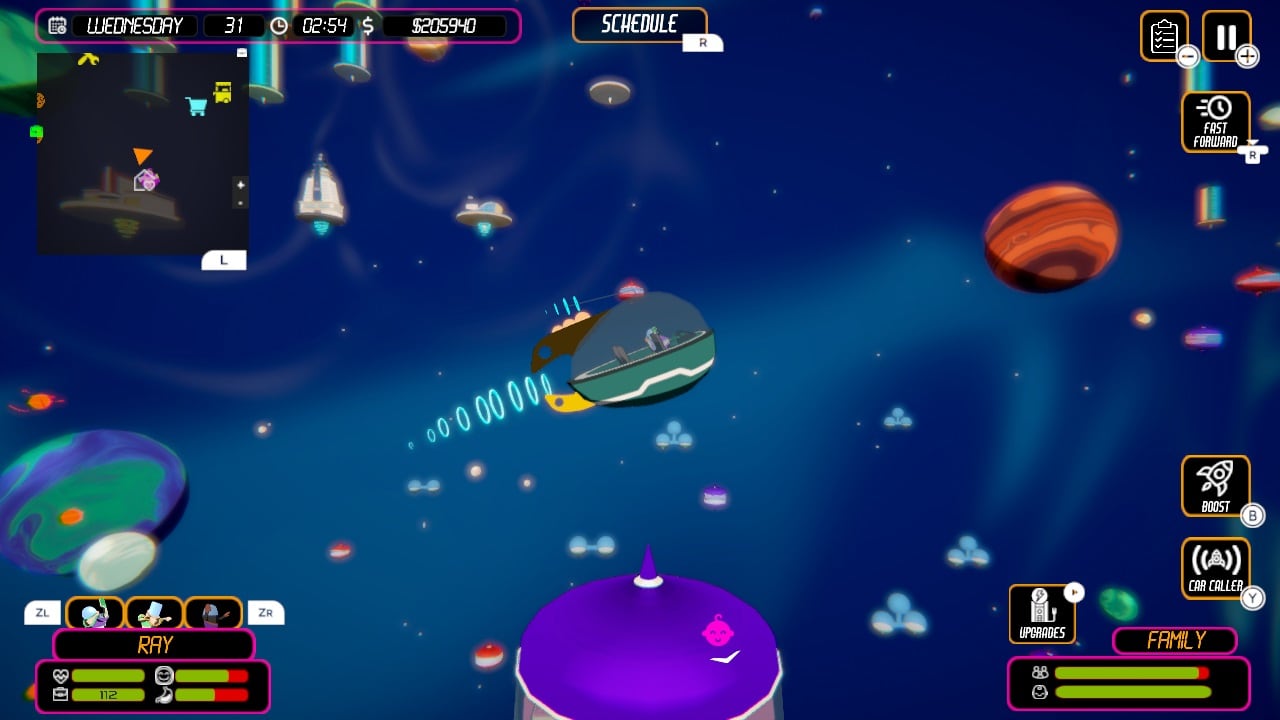Expand the Schedule panel with the R tab
1280x720 pixels.
coord(703,43)
